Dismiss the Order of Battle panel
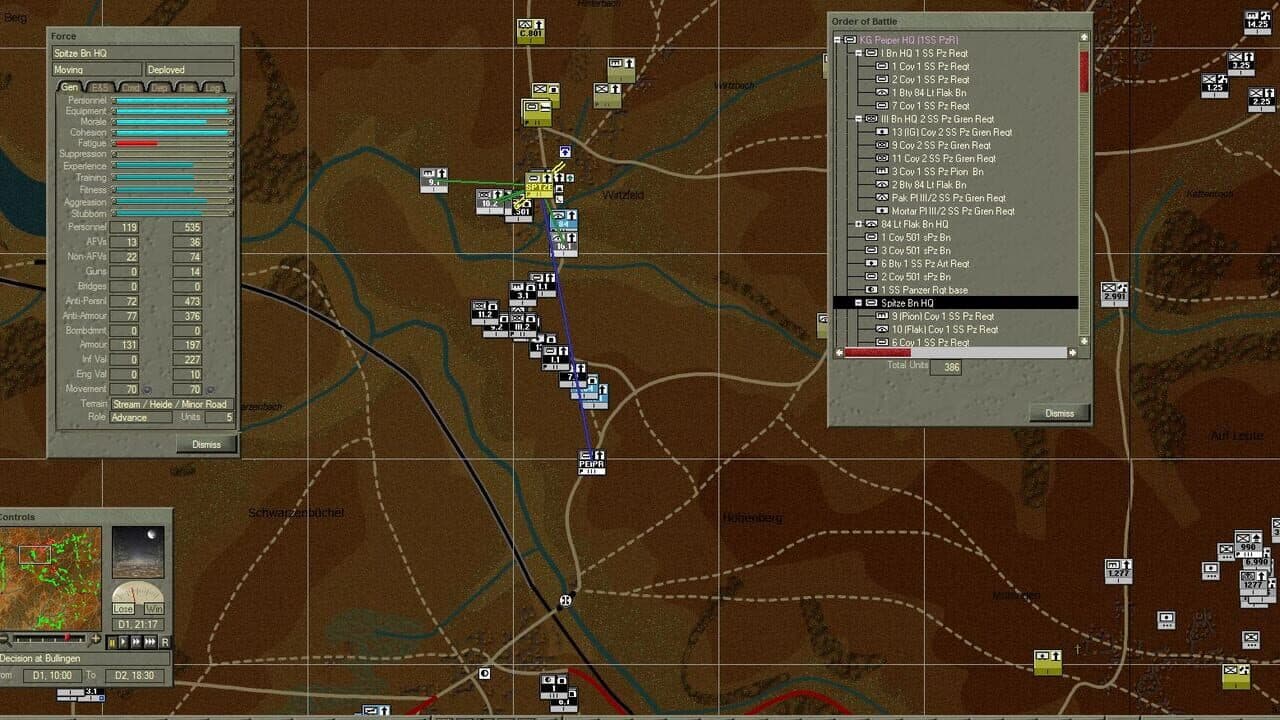The image size is (1280, 720). pyautogui.click(x=1058, y=412)
